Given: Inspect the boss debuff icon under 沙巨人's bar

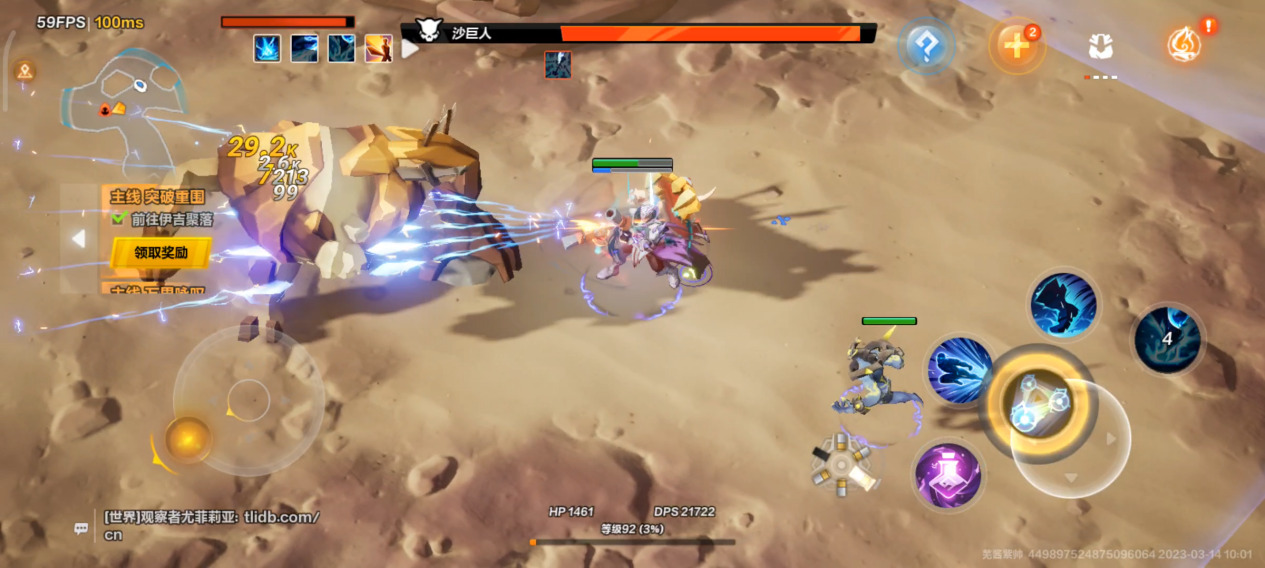Looking at the screenshot, I should point(558,65).
